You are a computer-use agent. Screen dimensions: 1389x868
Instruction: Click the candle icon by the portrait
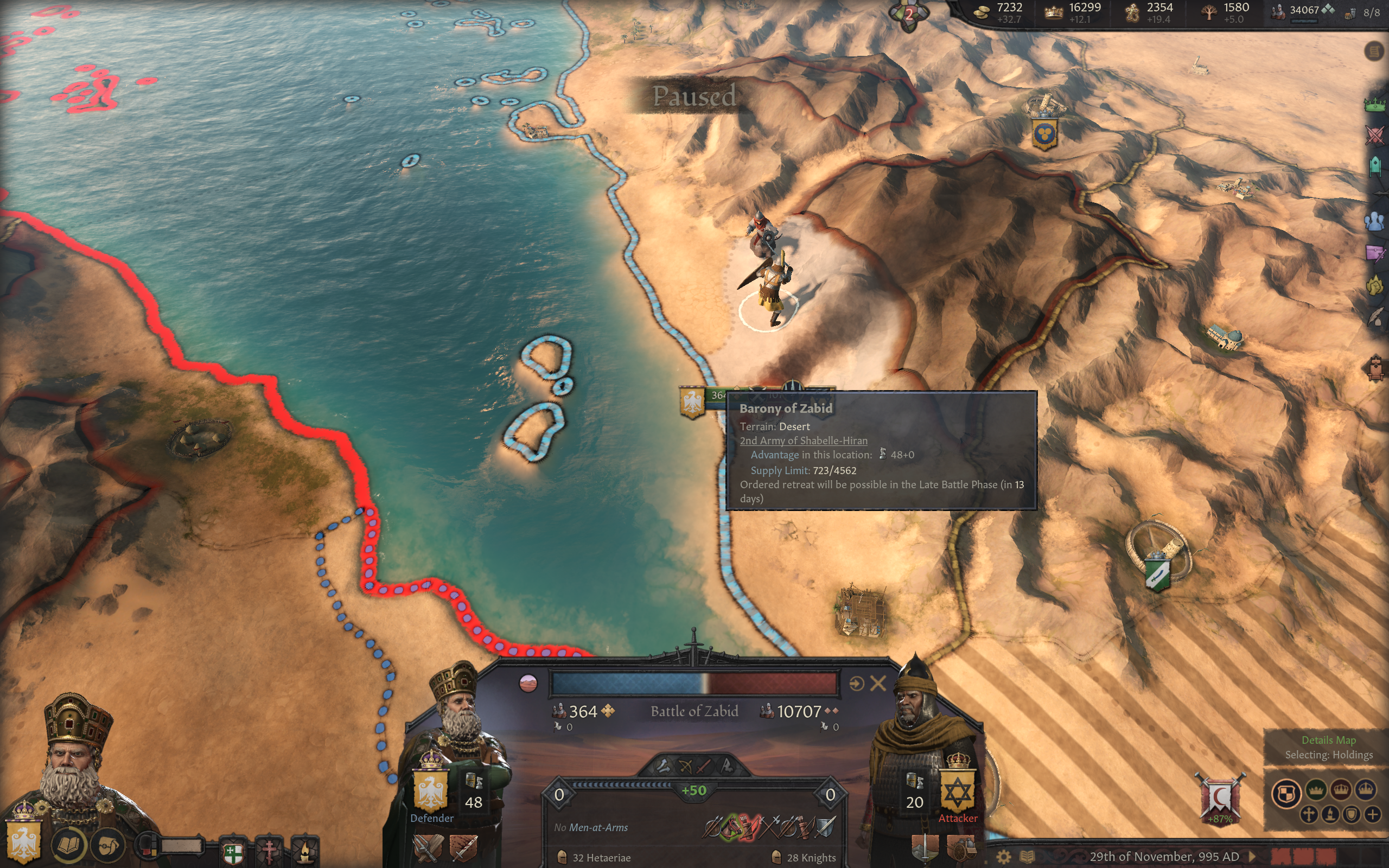(305, 851)
